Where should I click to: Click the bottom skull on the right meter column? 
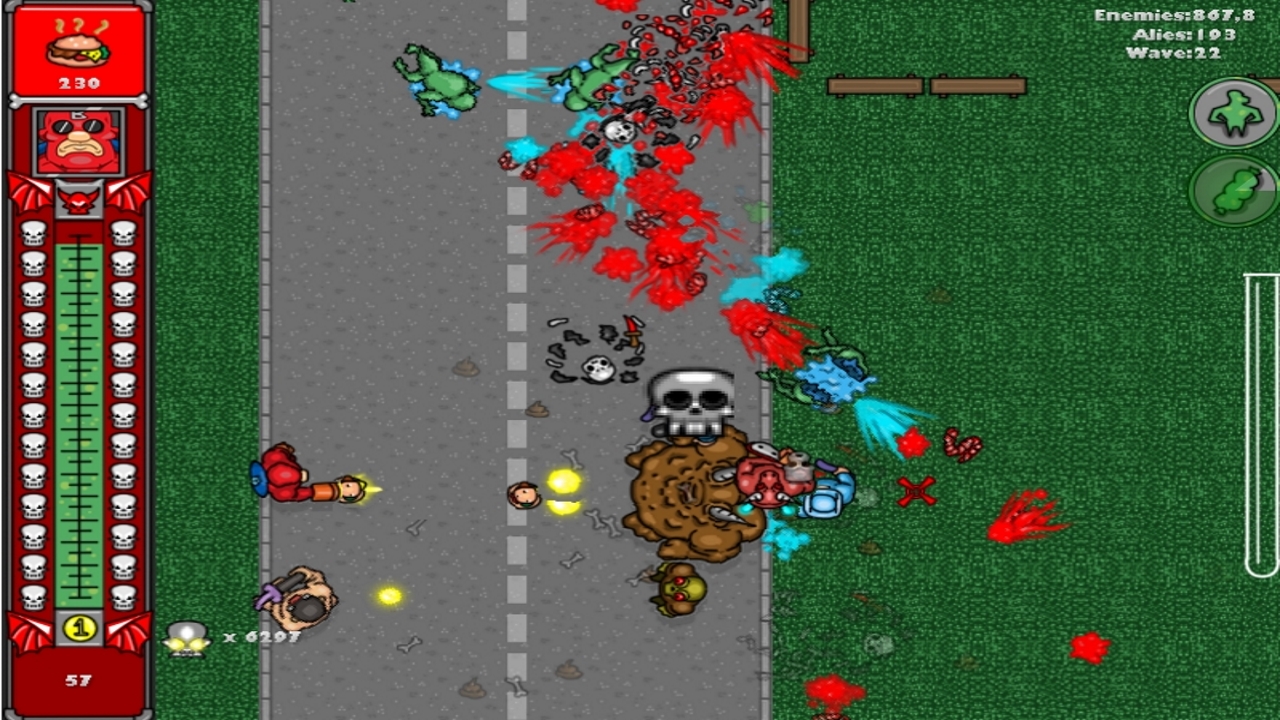[122, 600]
